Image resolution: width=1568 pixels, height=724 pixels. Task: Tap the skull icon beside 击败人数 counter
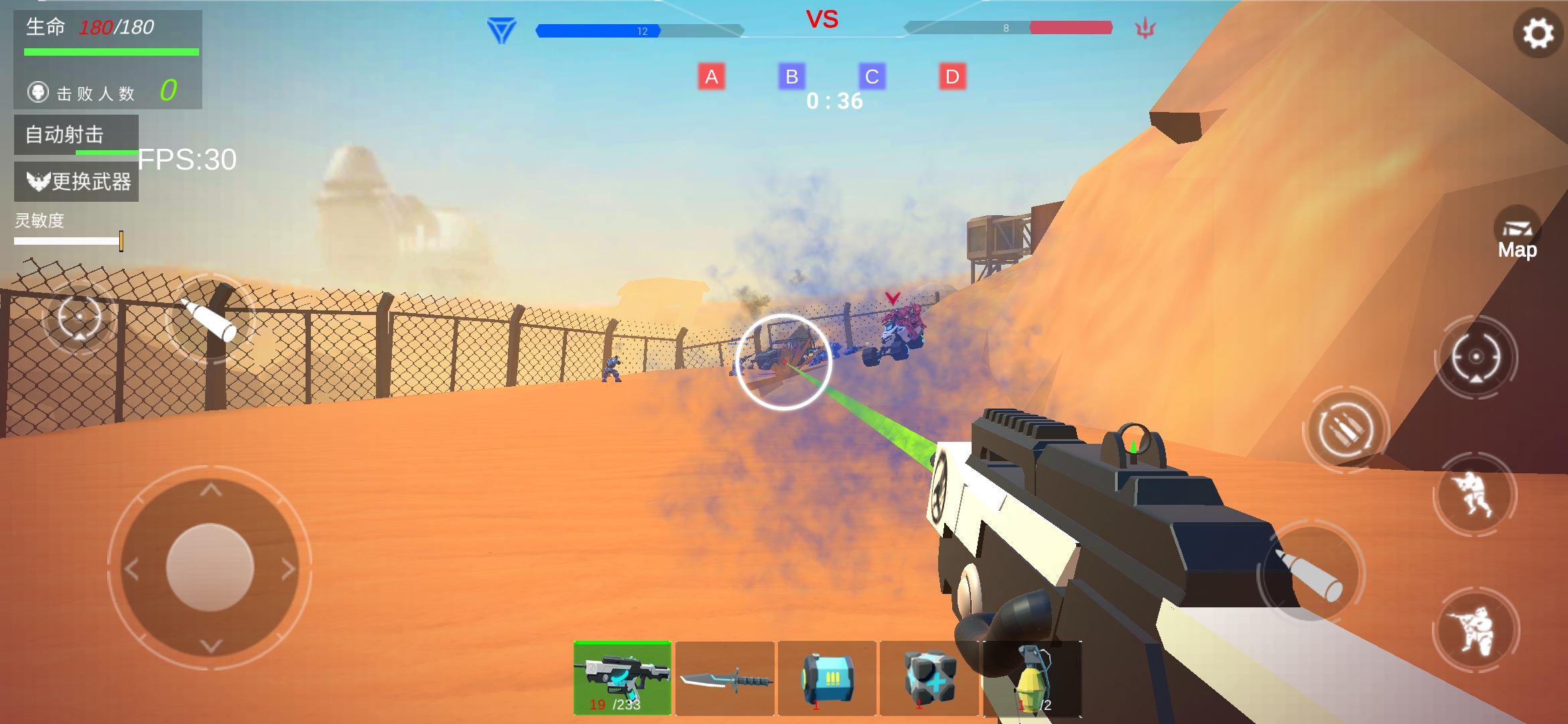tap(38, 90)
